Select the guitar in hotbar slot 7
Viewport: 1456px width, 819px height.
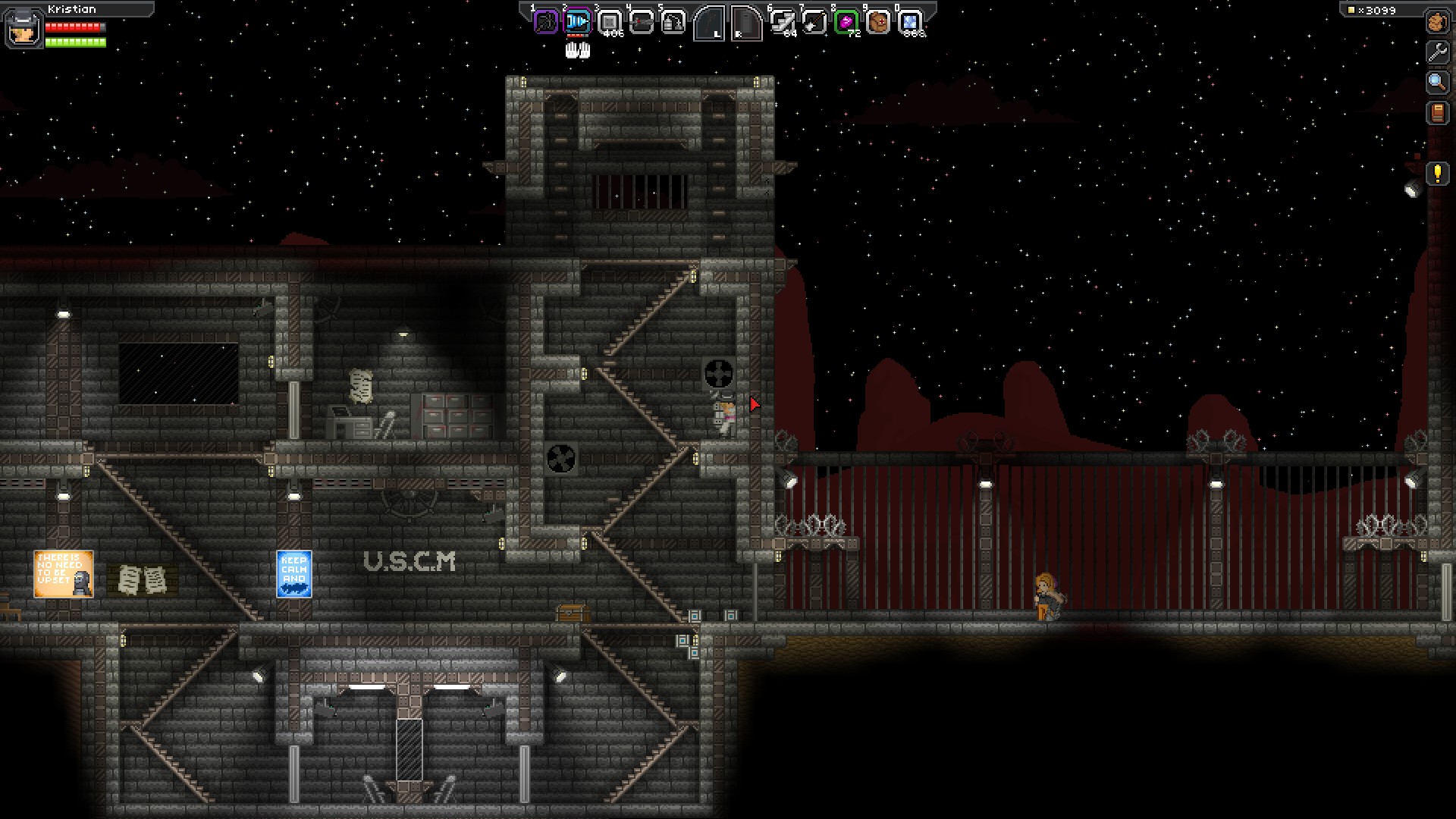point(814,23)
